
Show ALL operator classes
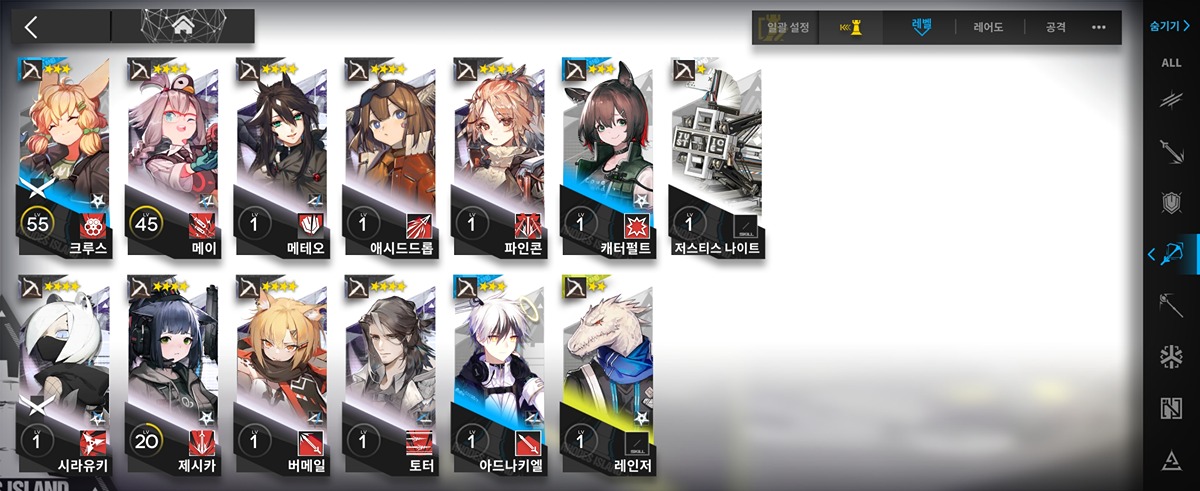click(x=1171, y=62)
